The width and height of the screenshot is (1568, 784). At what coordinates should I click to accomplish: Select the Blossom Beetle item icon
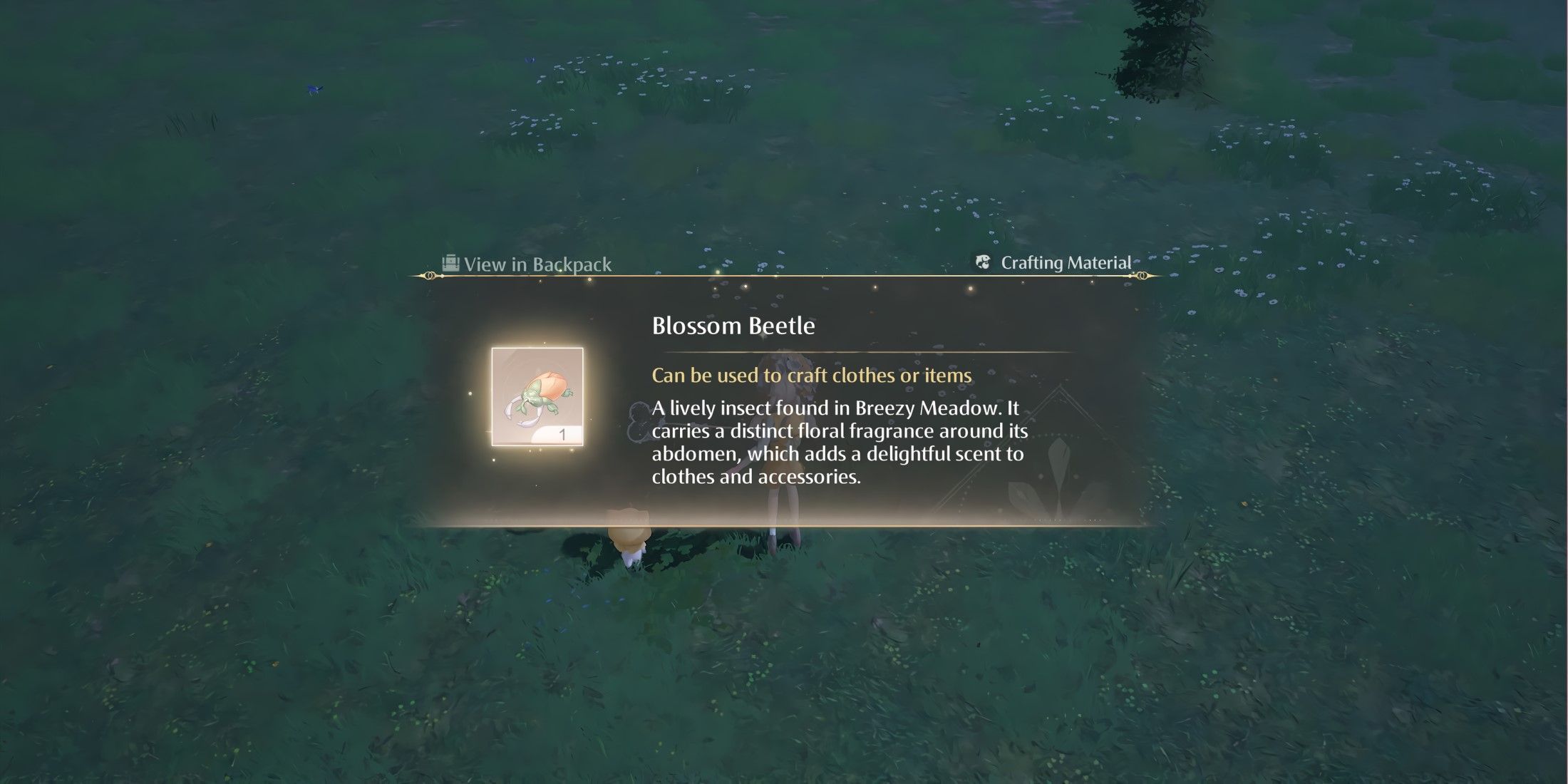(537, 396)
